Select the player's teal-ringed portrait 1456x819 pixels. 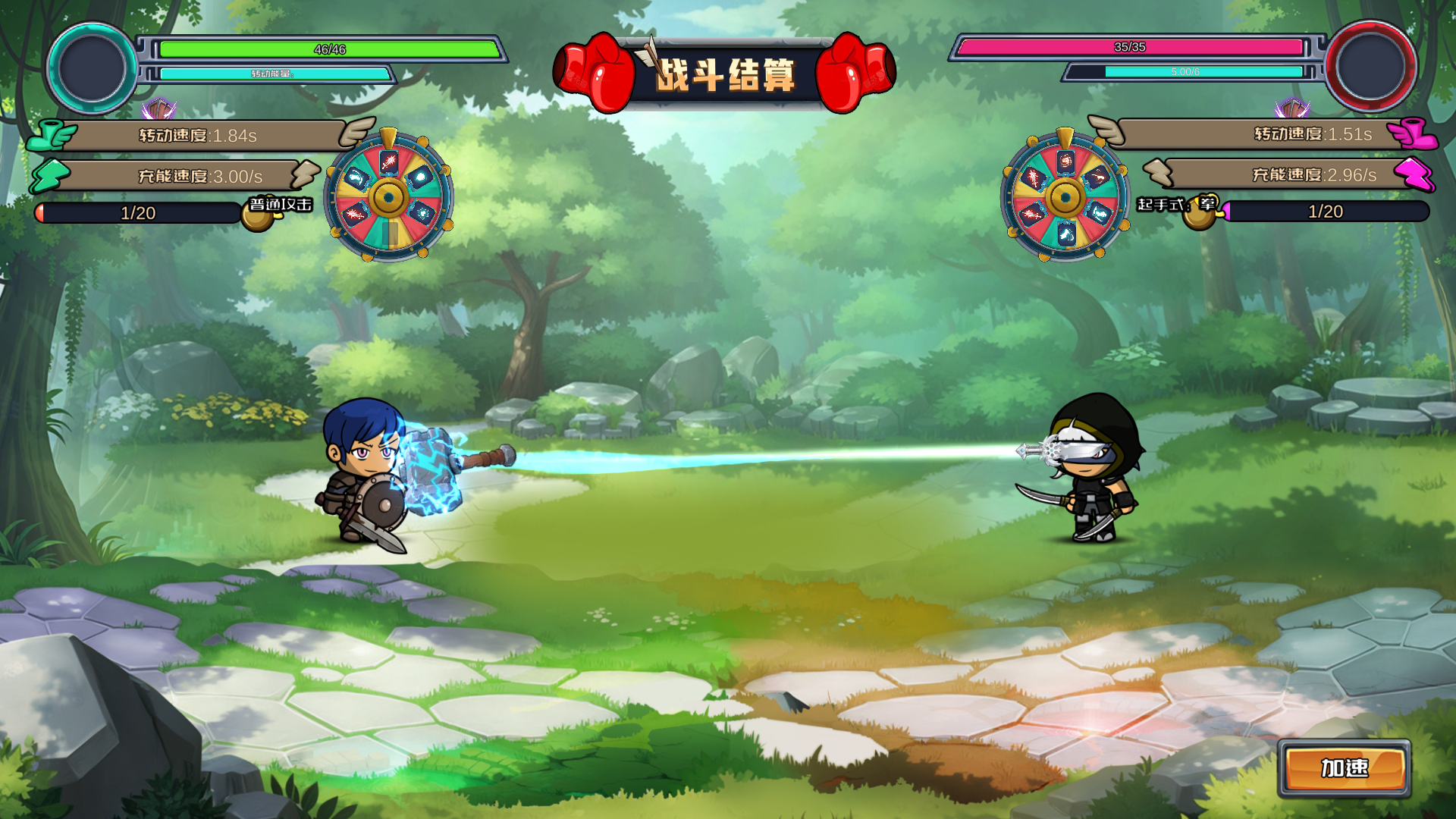[x=92, y=67]
